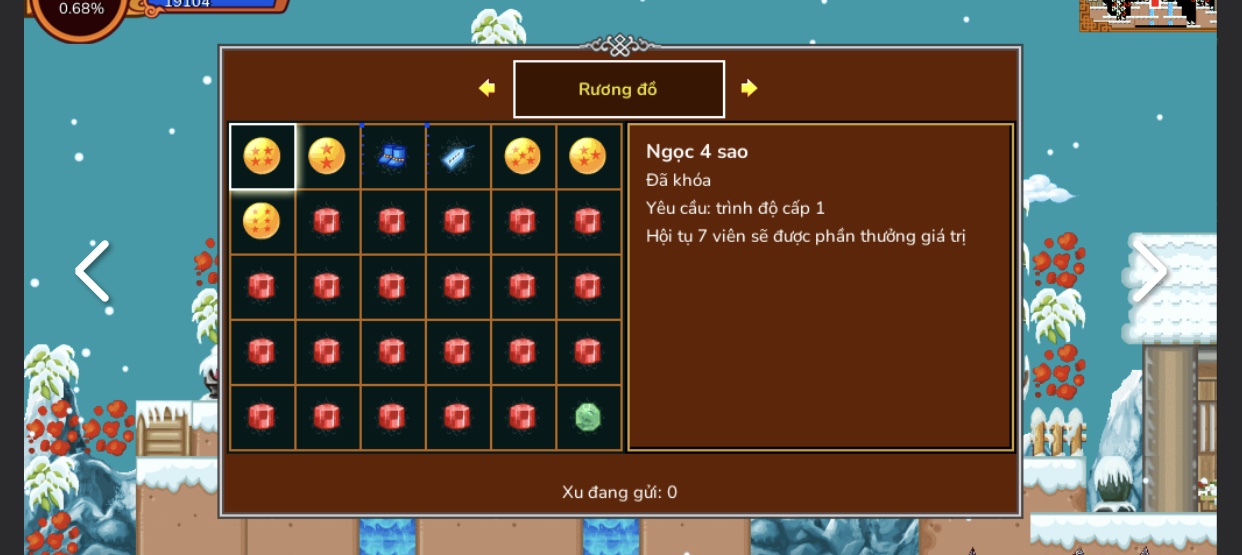Pick the green gem in the chest
This screenshot has height=555, width=1242.
(x=587, y=417)
